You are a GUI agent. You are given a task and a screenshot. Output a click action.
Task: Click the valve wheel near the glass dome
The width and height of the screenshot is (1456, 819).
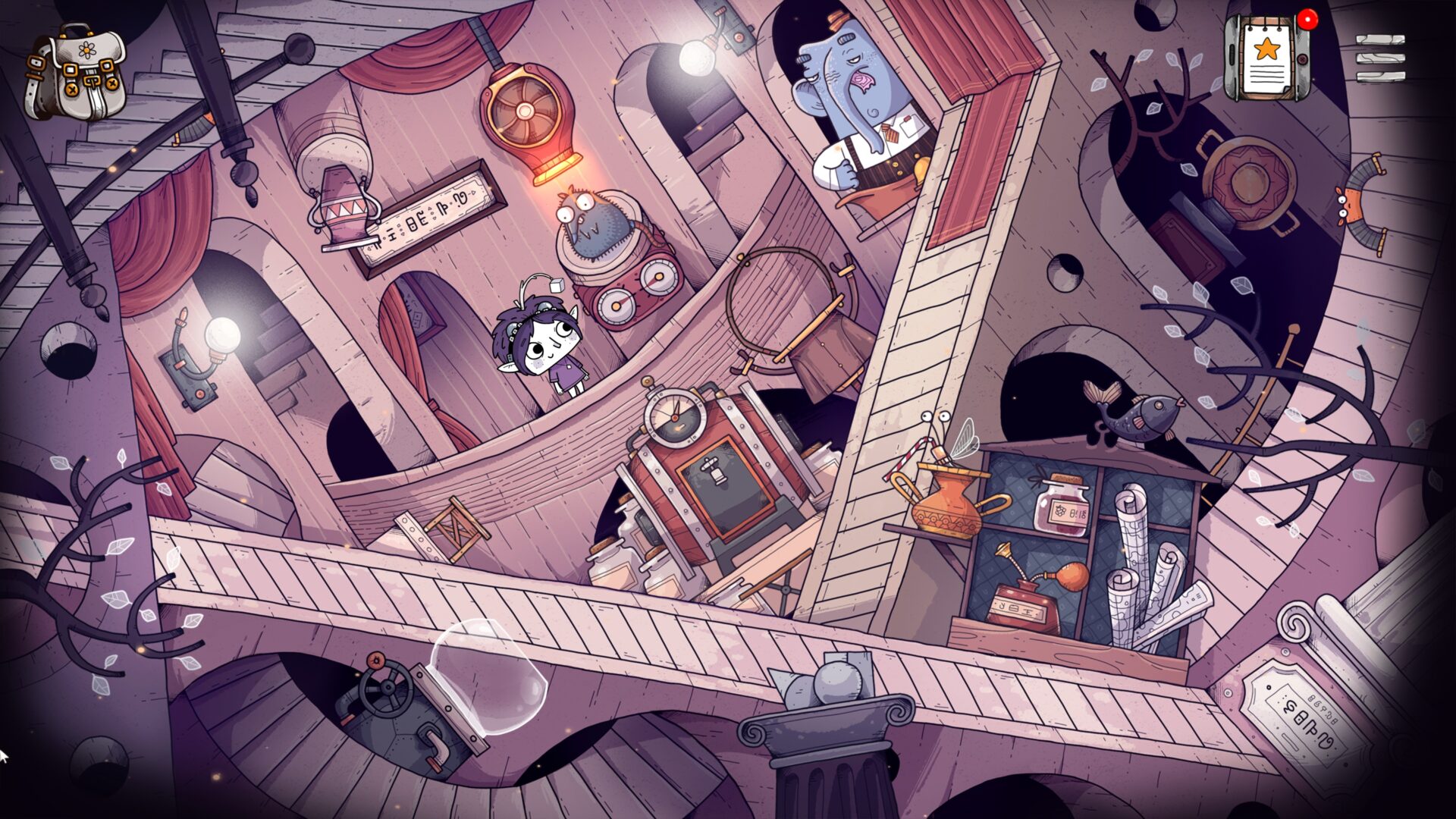[387, 686]
